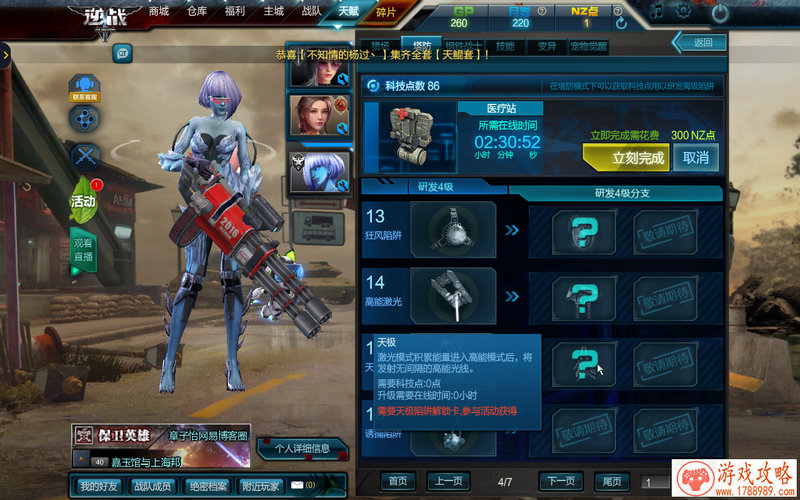Screen dimensions: 800x500
Task: Click the 返回 back button
Action: tap(702, 42)
